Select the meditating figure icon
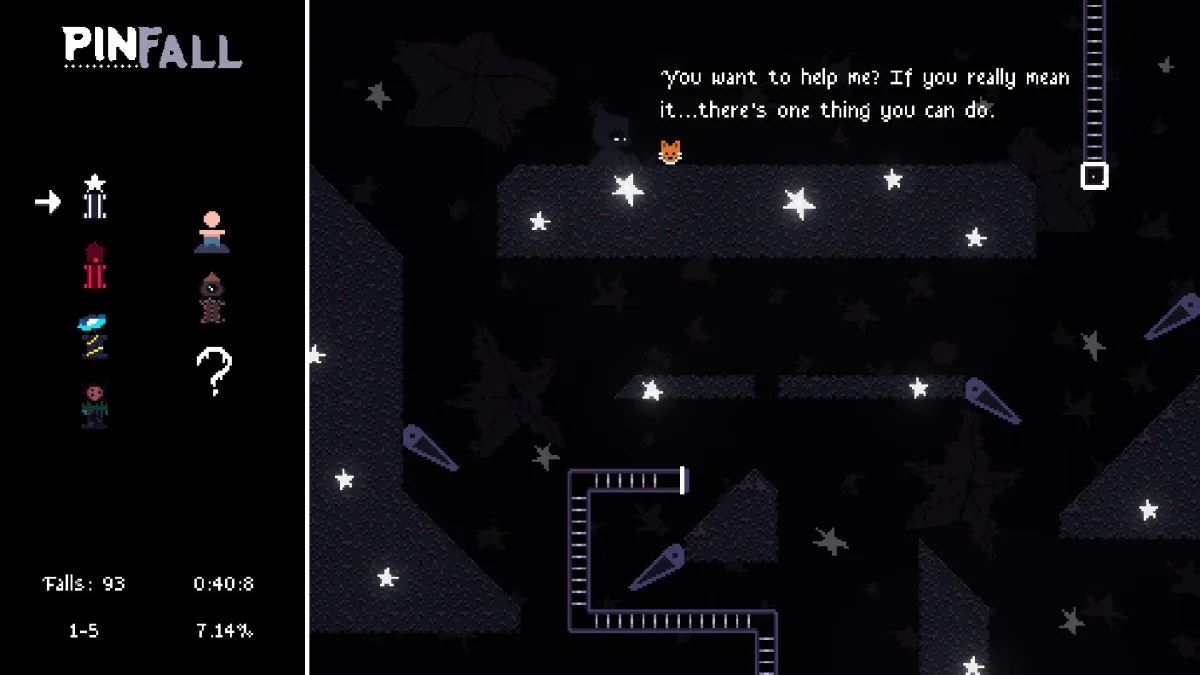1200x675 pixels. tap(211, 232)
